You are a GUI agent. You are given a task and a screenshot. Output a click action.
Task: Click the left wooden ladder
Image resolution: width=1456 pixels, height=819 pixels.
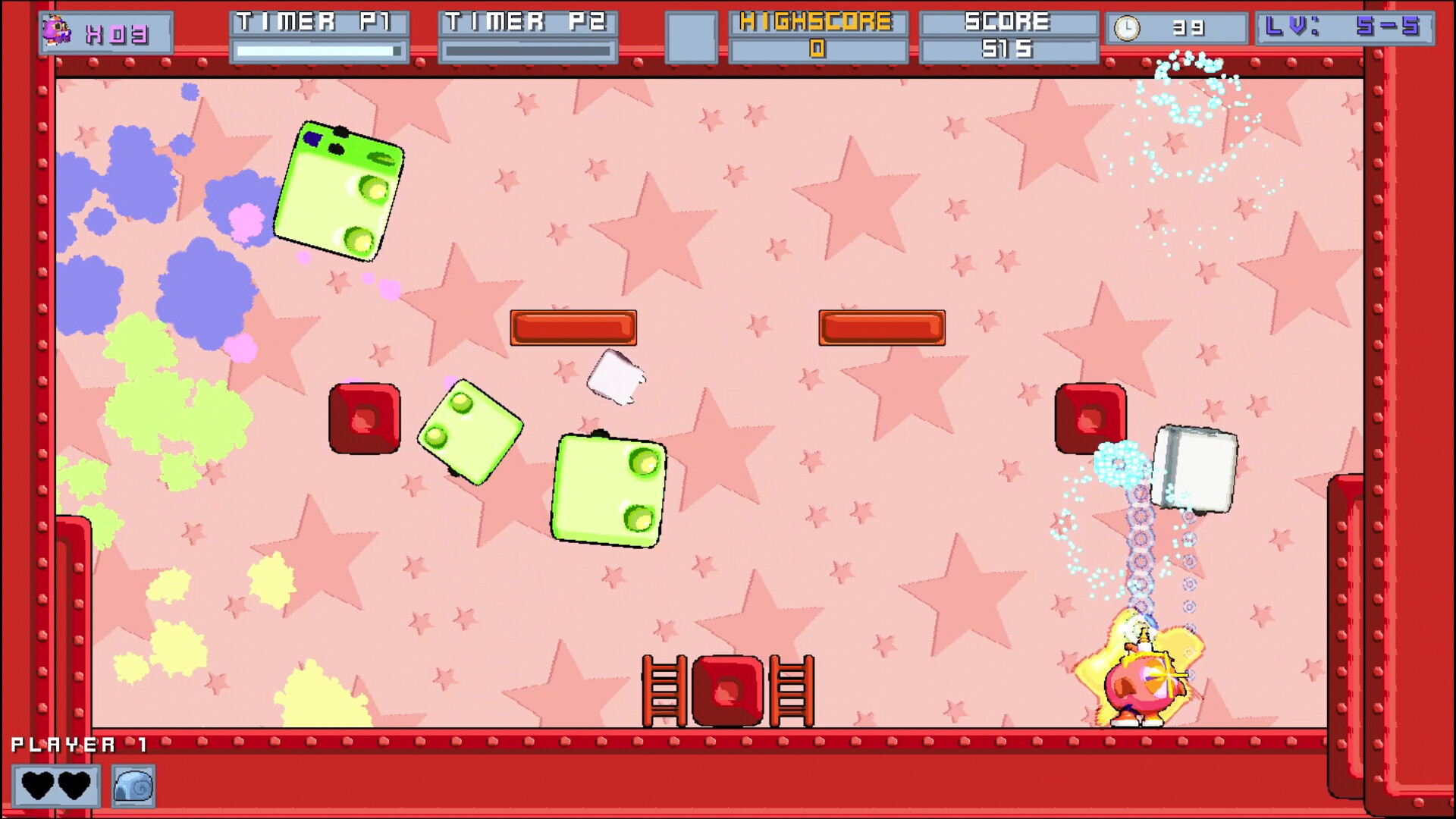[x=664, y=690]
